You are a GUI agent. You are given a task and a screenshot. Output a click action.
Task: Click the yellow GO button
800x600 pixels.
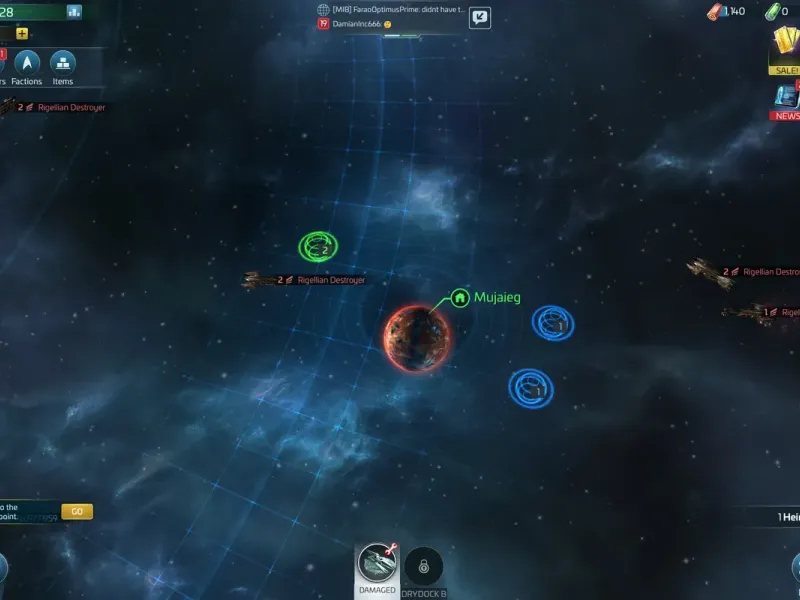(x=77, y=511)
